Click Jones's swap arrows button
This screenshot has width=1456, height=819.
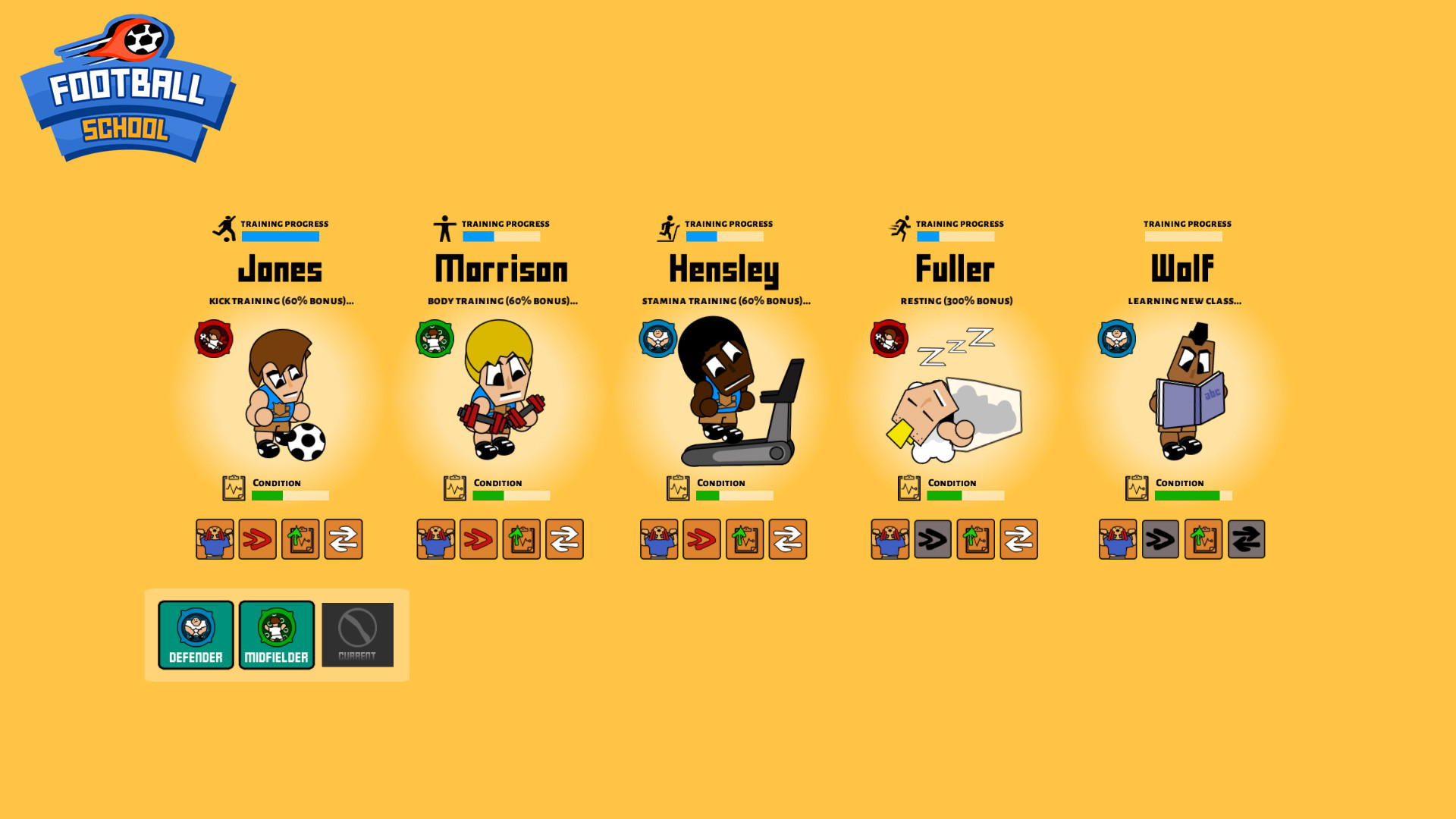344,539
